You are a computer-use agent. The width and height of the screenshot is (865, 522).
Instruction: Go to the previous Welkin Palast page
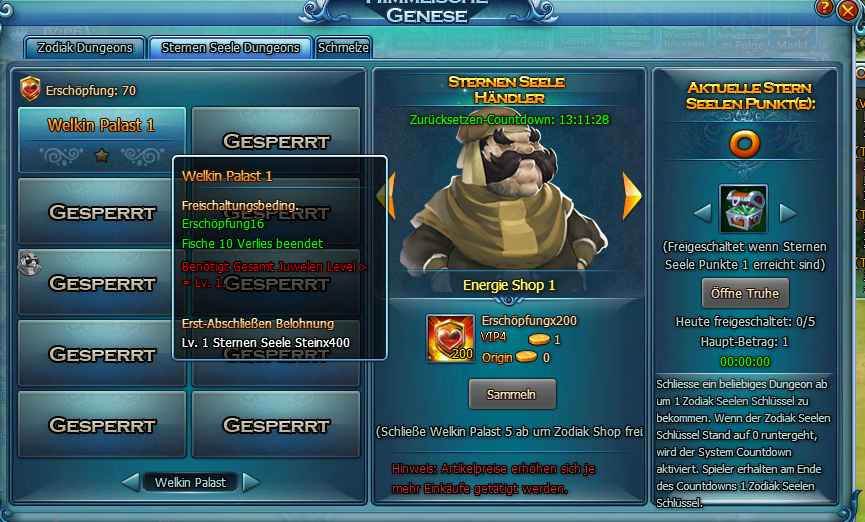click(130, 483)
